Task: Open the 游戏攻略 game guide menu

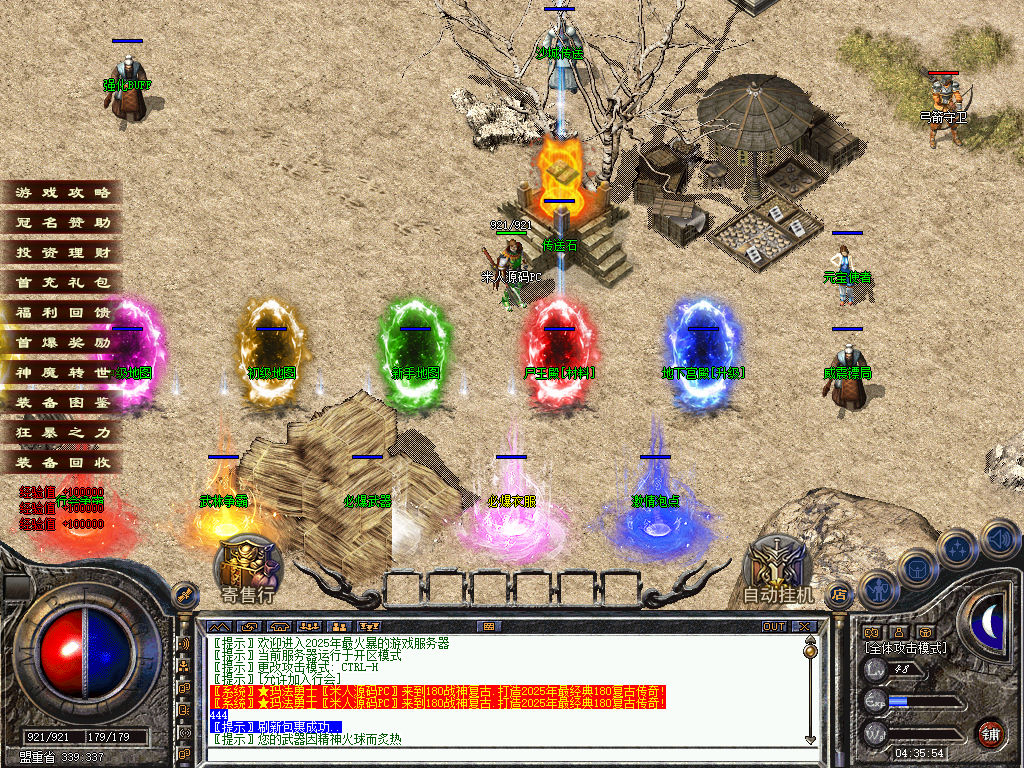Action: click(62, 193)
